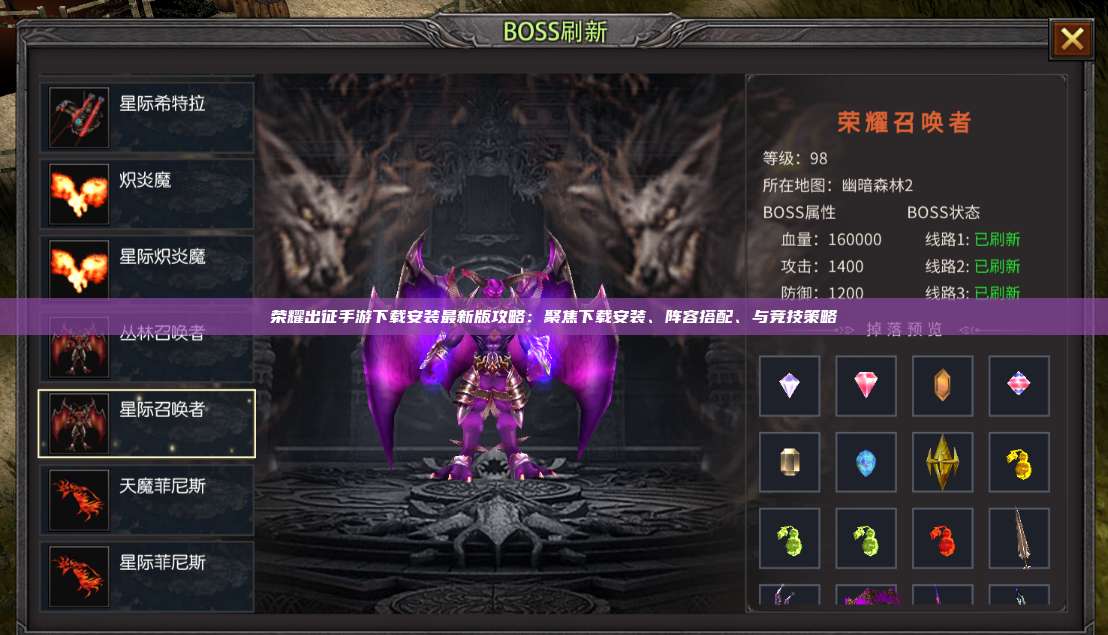Select 星际菲尼斯 from the list
The image size is (1108, 635).
pyautogui.click(x=146, y=575)
